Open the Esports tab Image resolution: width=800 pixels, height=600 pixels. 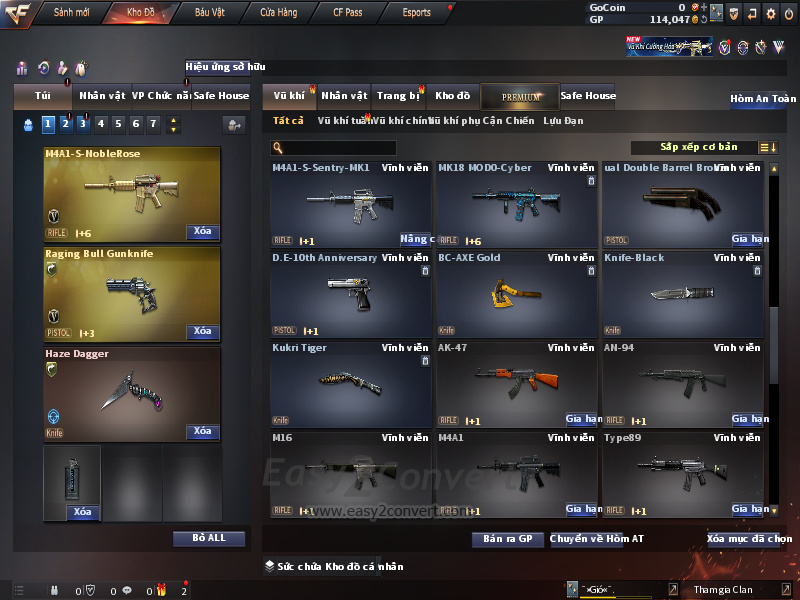[416, 13]
